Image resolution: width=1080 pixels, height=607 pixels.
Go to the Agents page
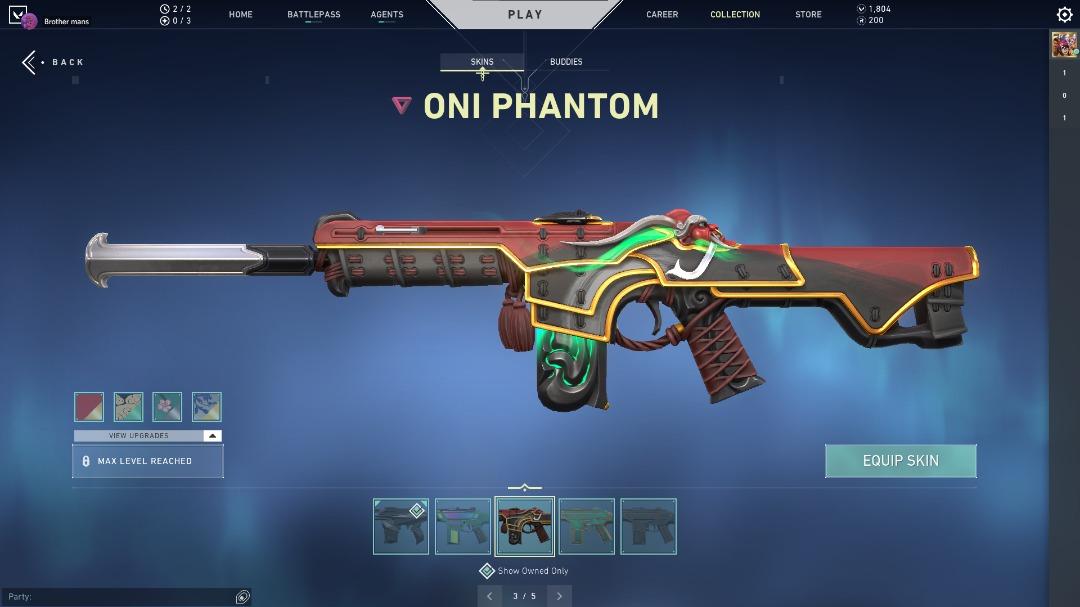pyautogui.click(x=387, y=15)
